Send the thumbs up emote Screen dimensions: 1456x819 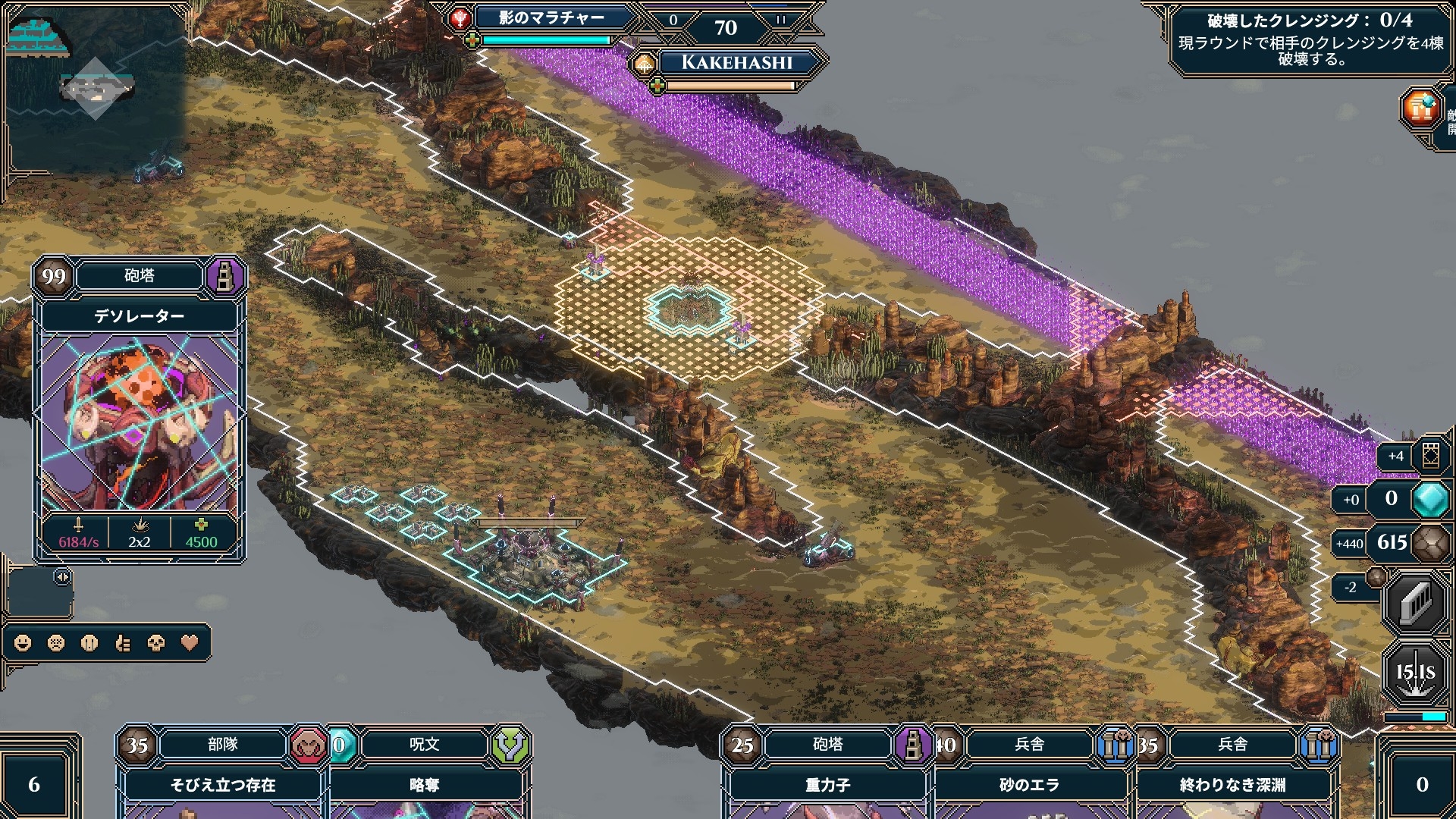pos(123,643)
